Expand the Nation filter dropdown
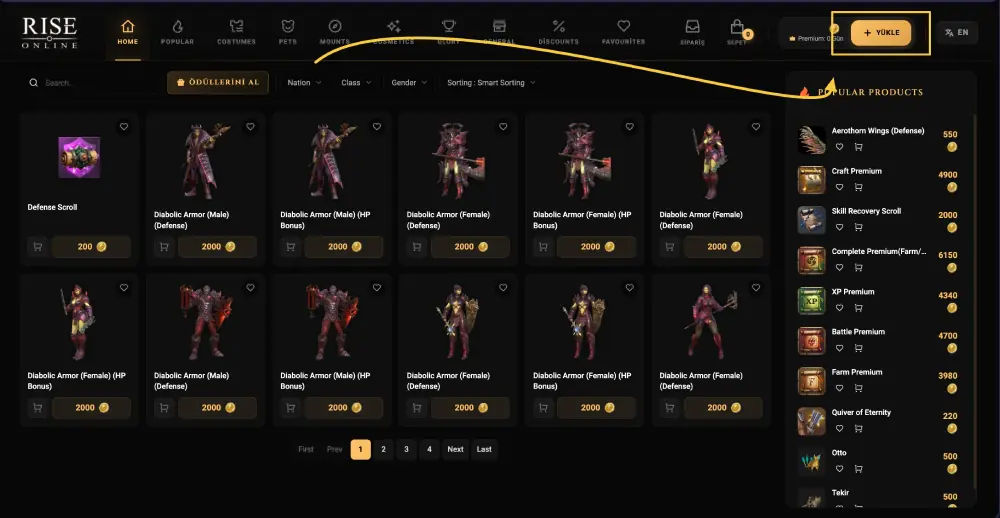The height and width of the screenshot is (518, 1000). pyautogui.click(x=304, y=83)
